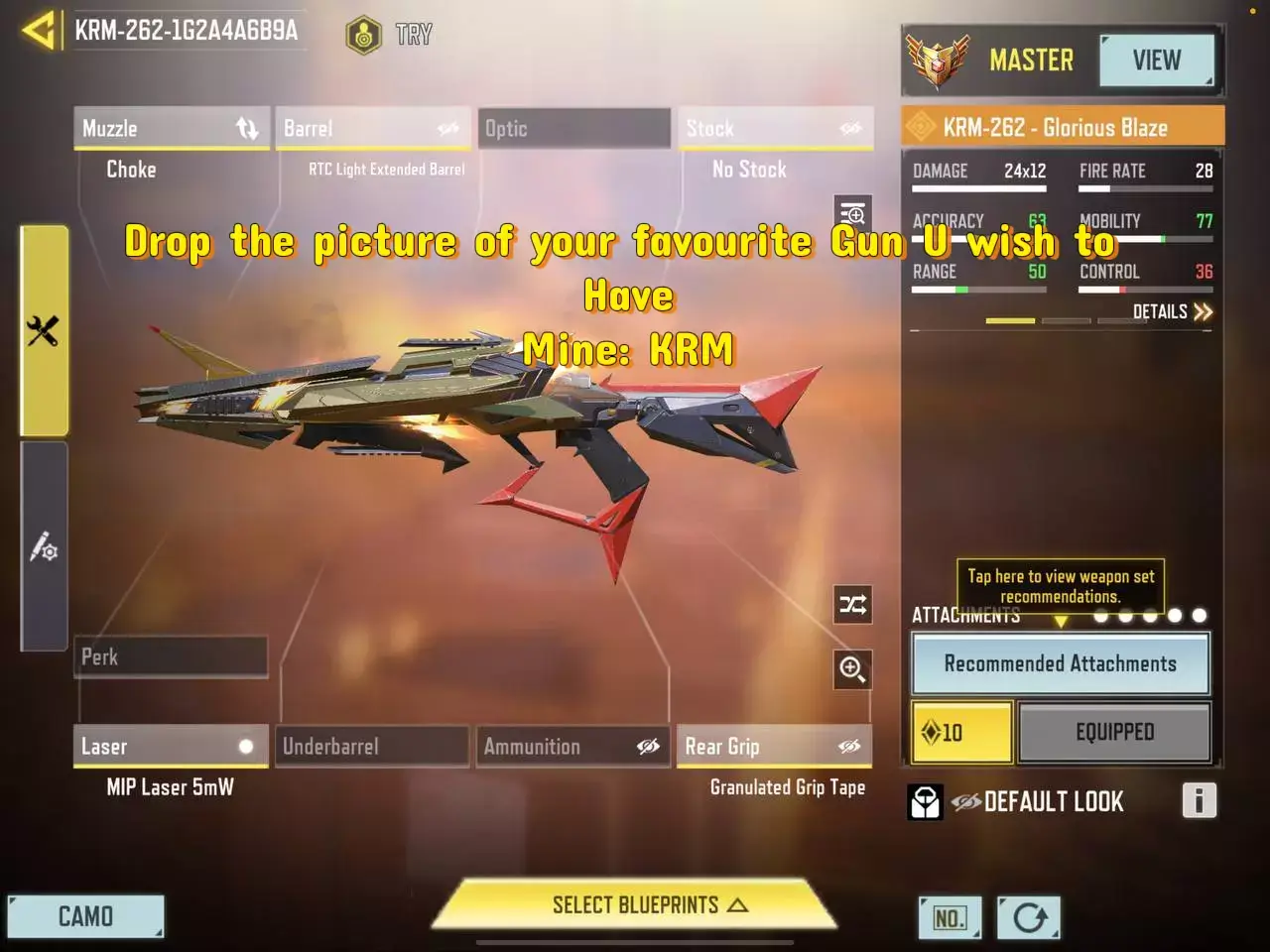
Task: Tap the weapon inspect icon above the gun
Action: coord(852,212)
